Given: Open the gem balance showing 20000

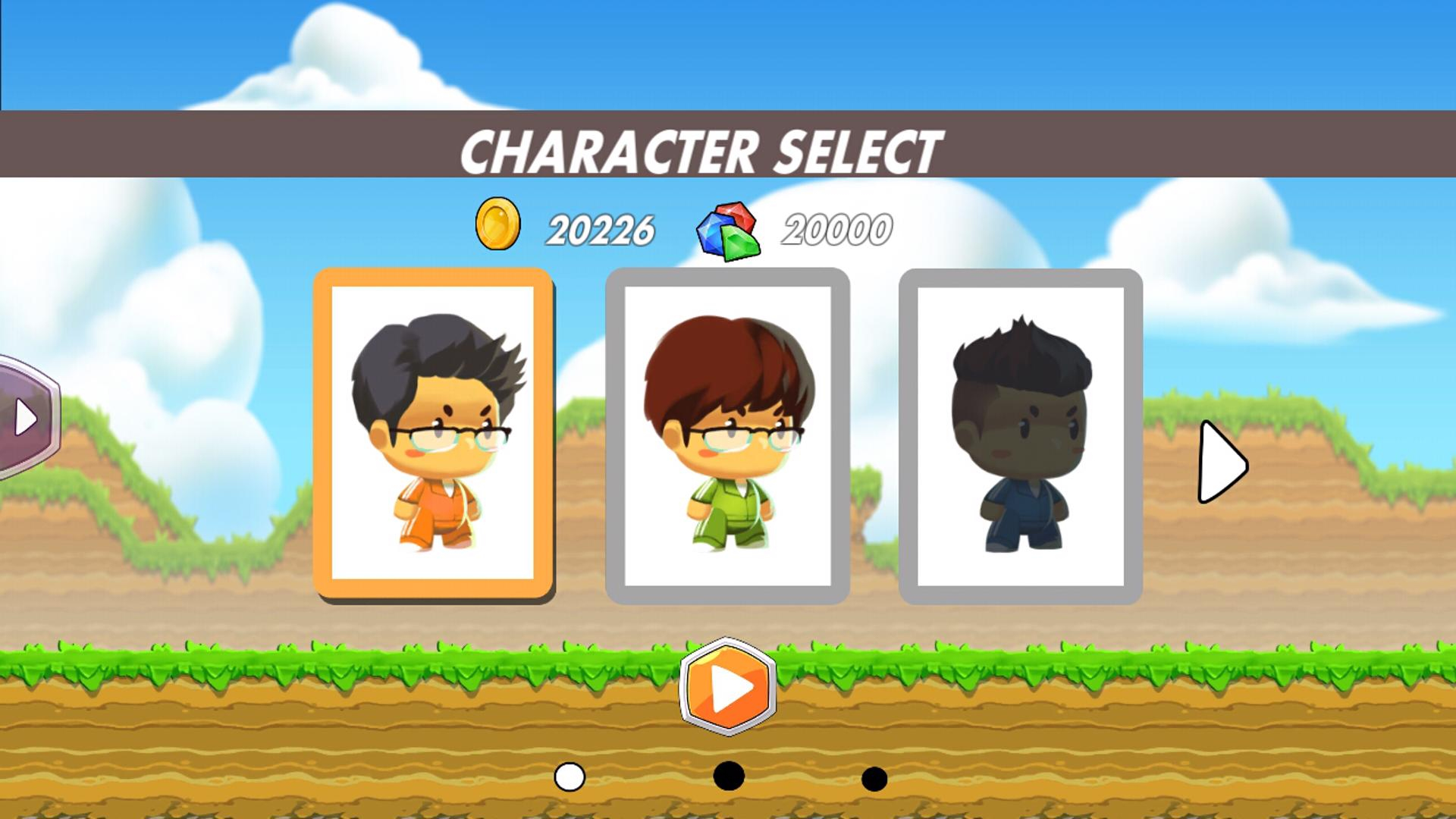Looking at the screenshot, I should 838,227.
